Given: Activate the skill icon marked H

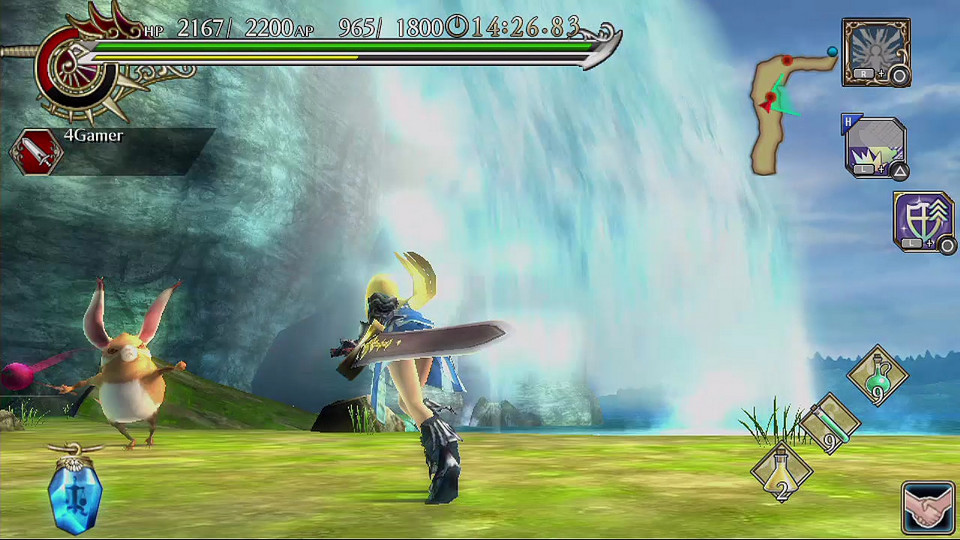Looking at the screenshot, I should 876,148.
